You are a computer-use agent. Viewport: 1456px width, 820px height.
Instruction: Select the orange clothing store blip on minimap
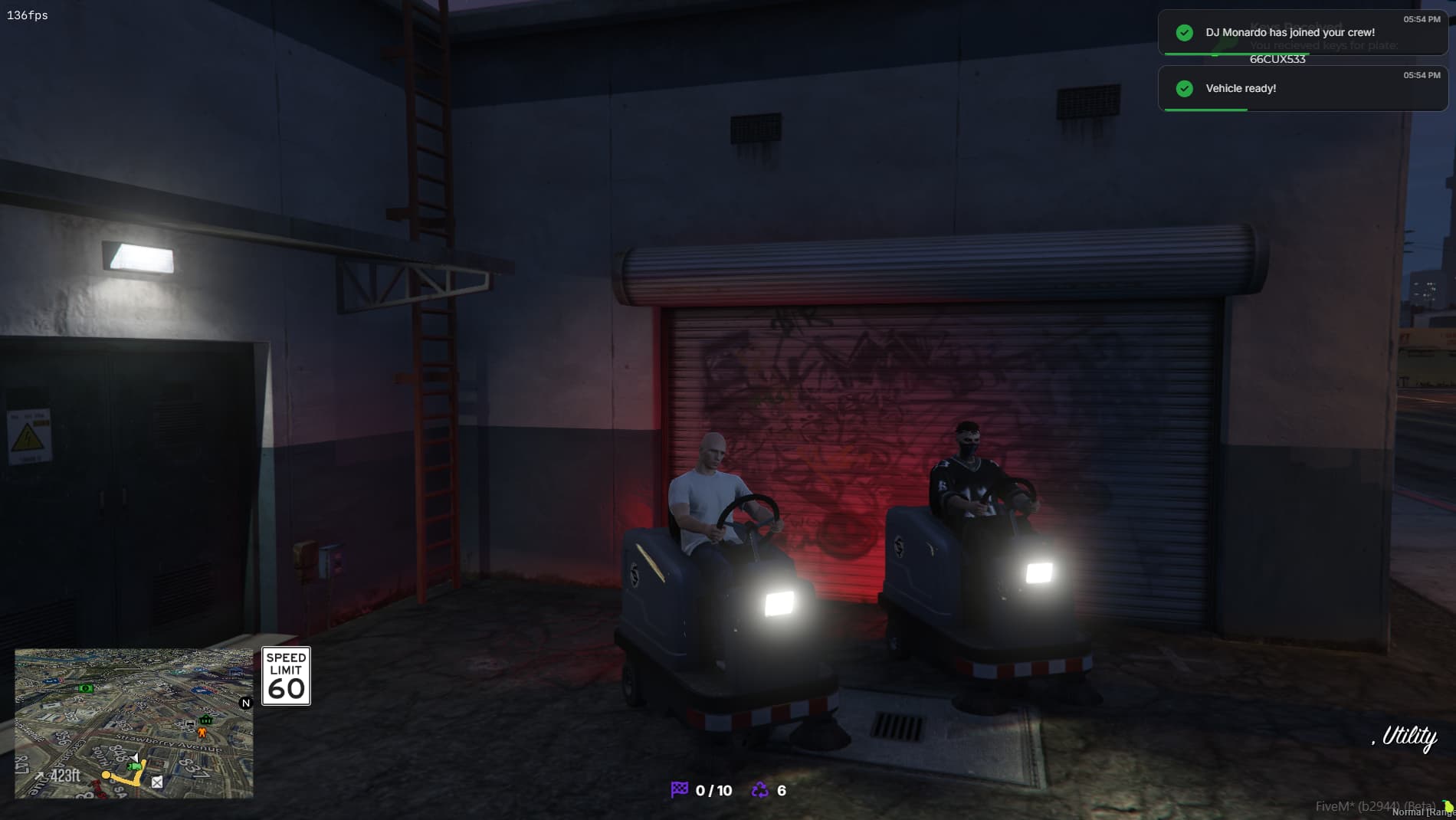(x=202, y=732)
